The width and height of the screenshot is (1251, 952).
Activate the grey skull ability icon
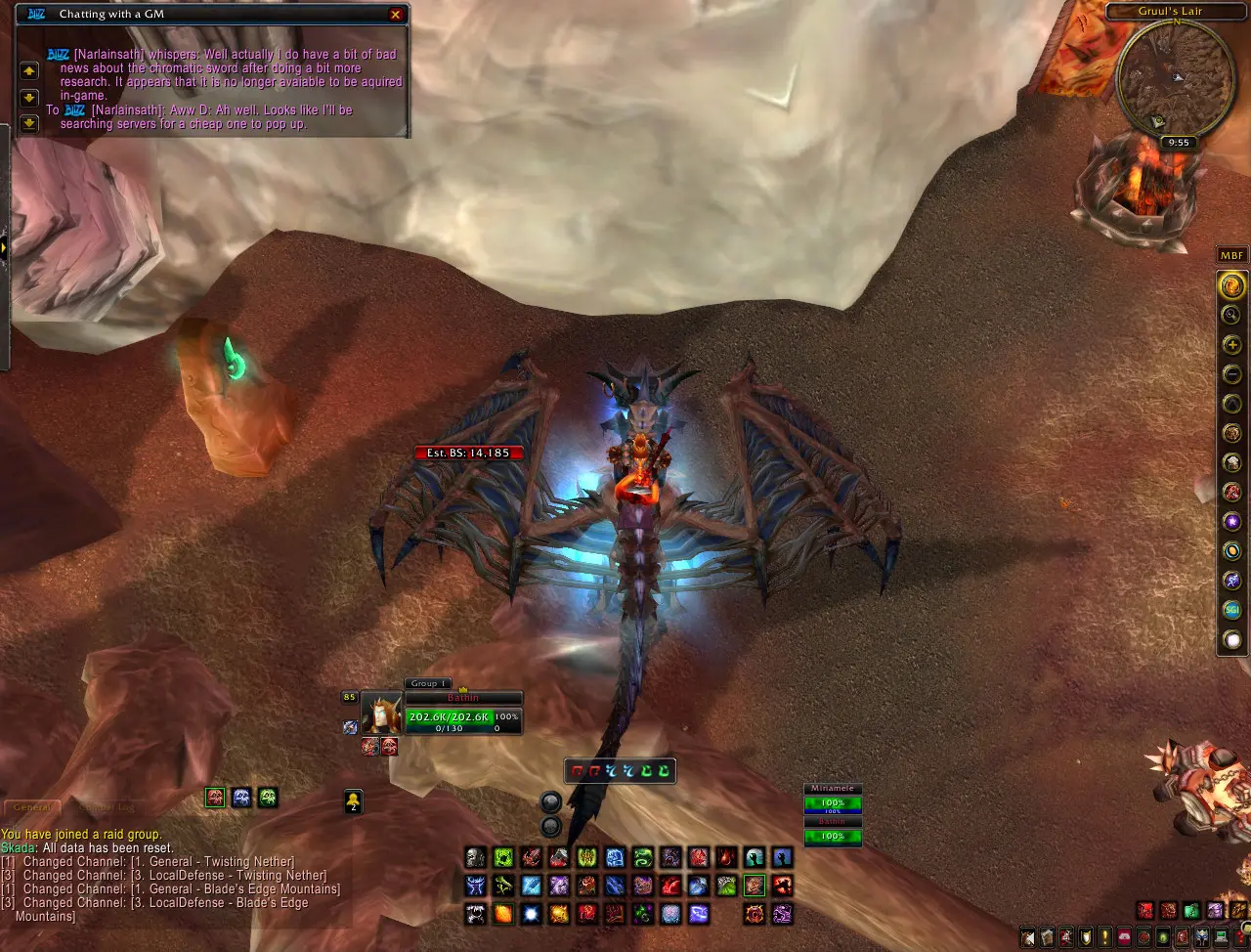[x=475, y=858]
